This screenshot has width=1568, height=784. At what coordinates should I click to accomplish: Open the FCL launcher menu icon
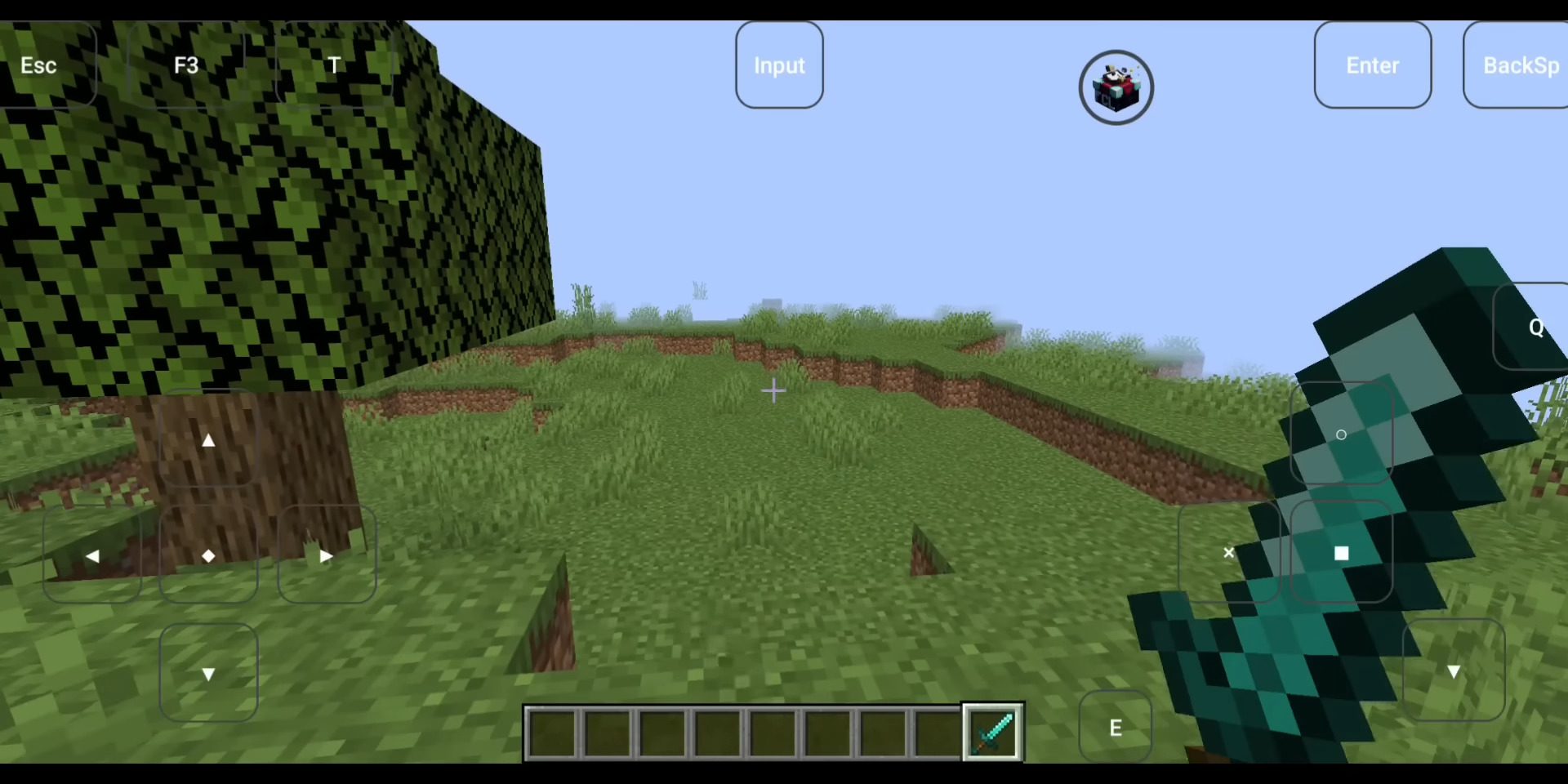1116,87
